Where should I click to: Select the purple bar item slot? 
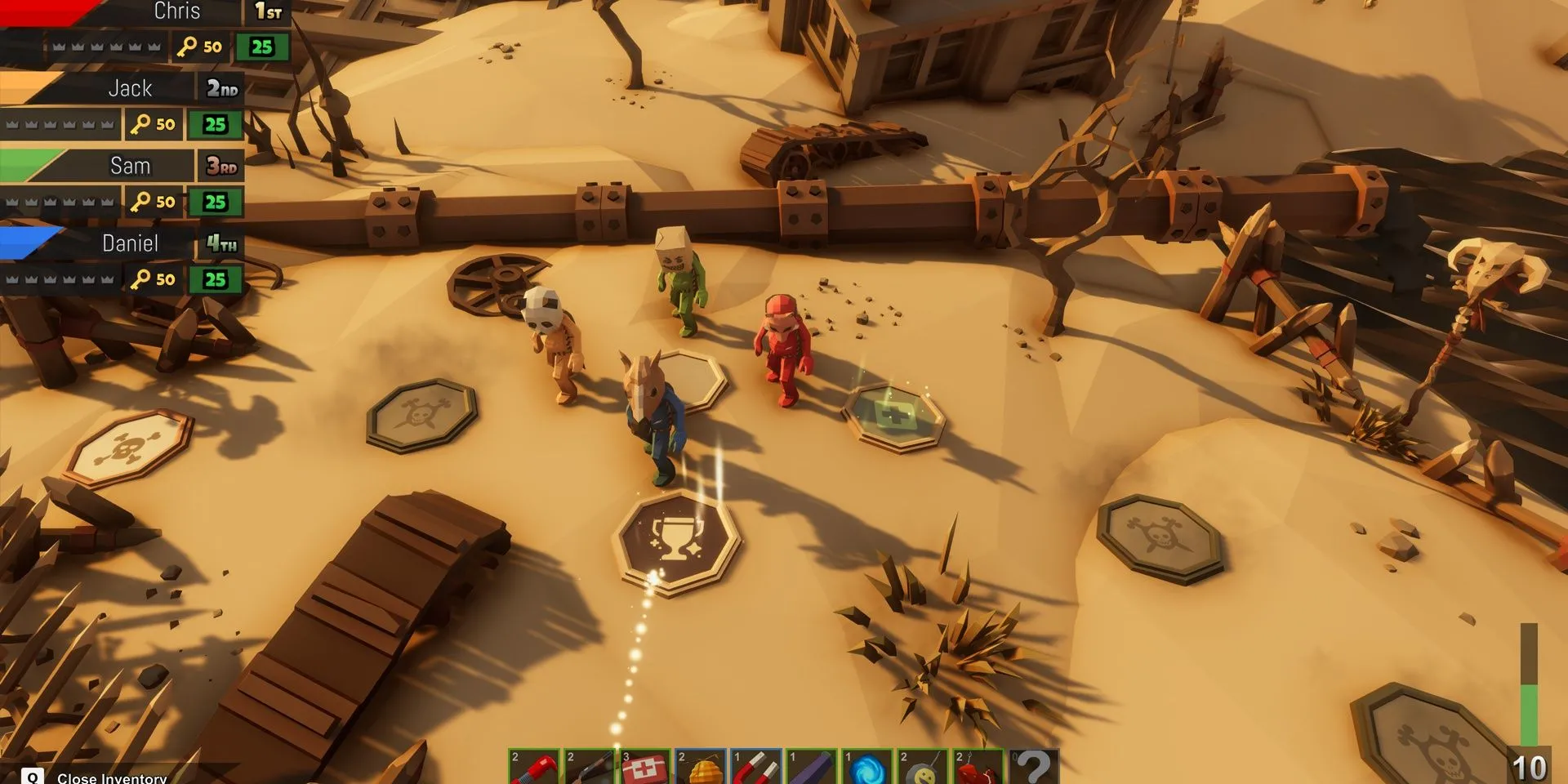pyautogui.click(x=812, y=768)
